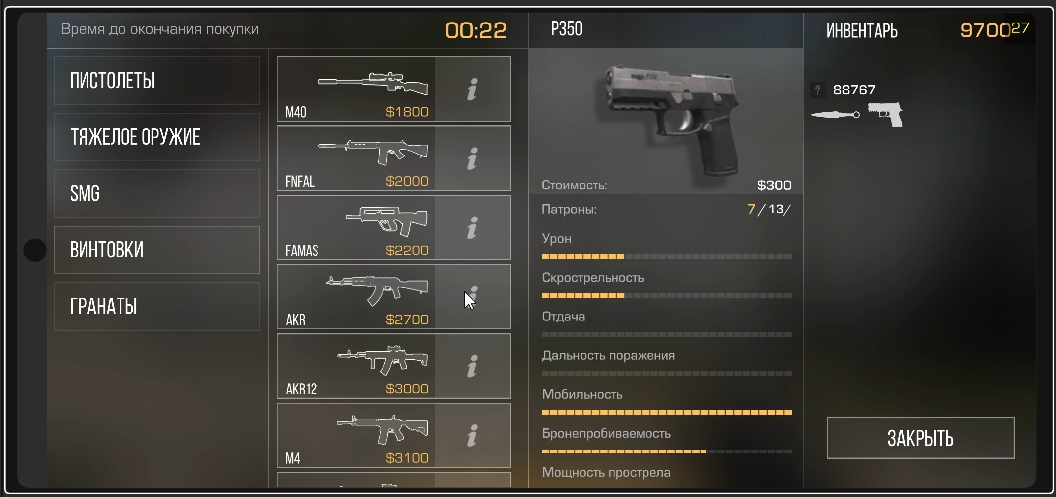Buy the AKR rifle for $2700

click(356, 297)
